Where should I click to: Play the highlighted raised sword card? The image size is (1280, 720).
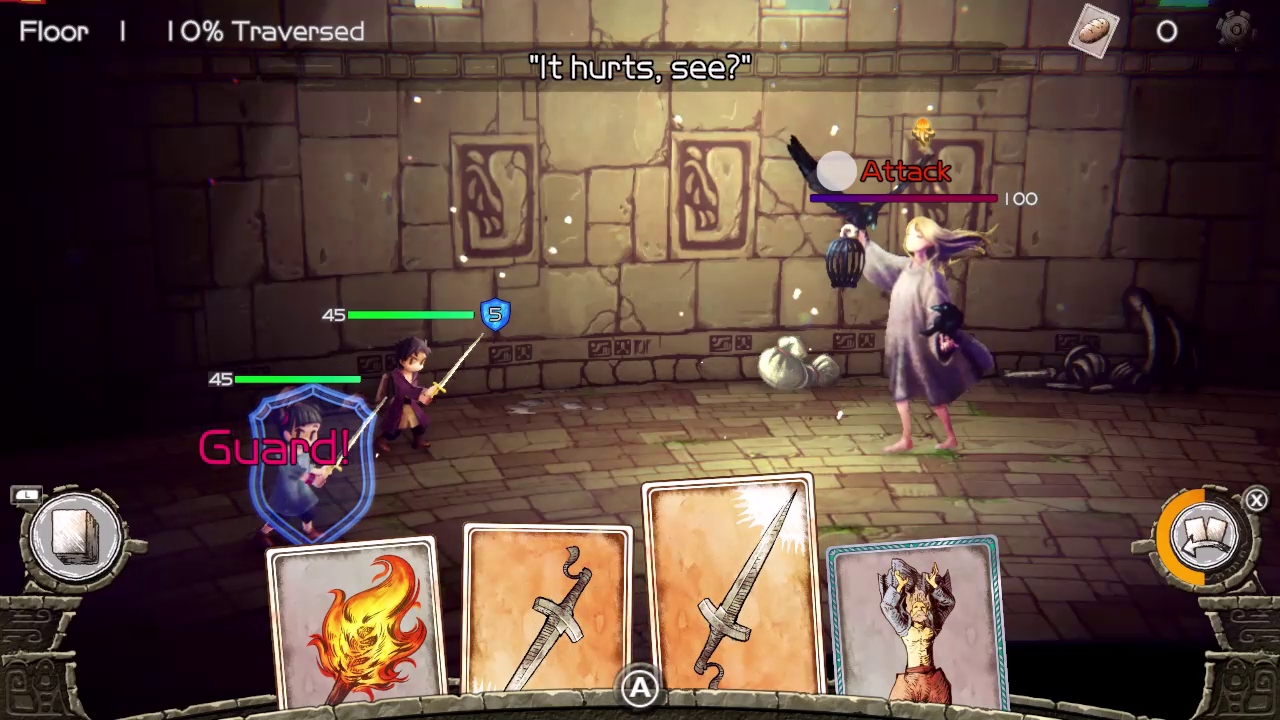point(728,590)
